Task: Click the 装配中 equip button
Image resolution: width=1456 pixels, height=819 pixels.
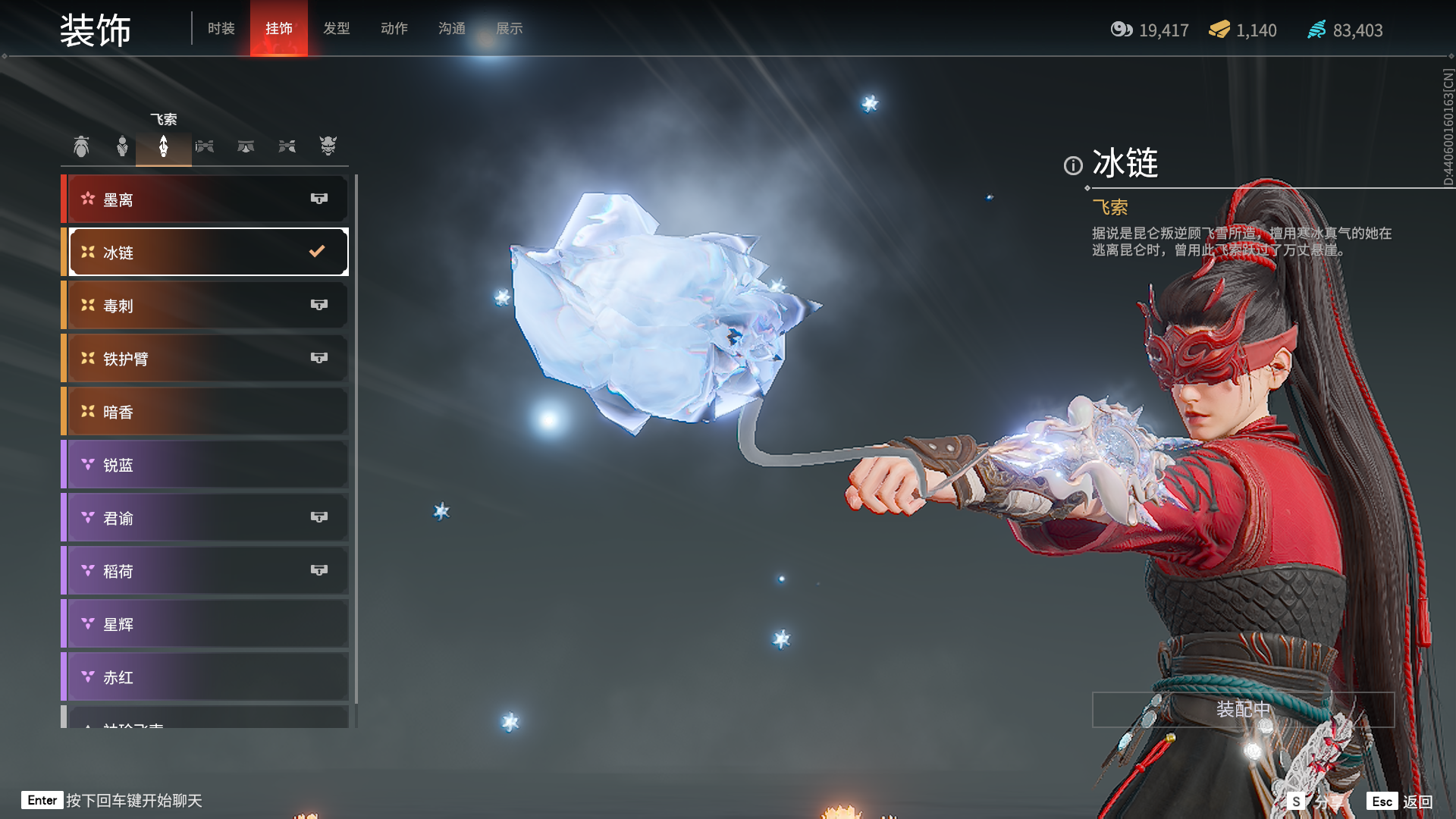Action: 1242,710
